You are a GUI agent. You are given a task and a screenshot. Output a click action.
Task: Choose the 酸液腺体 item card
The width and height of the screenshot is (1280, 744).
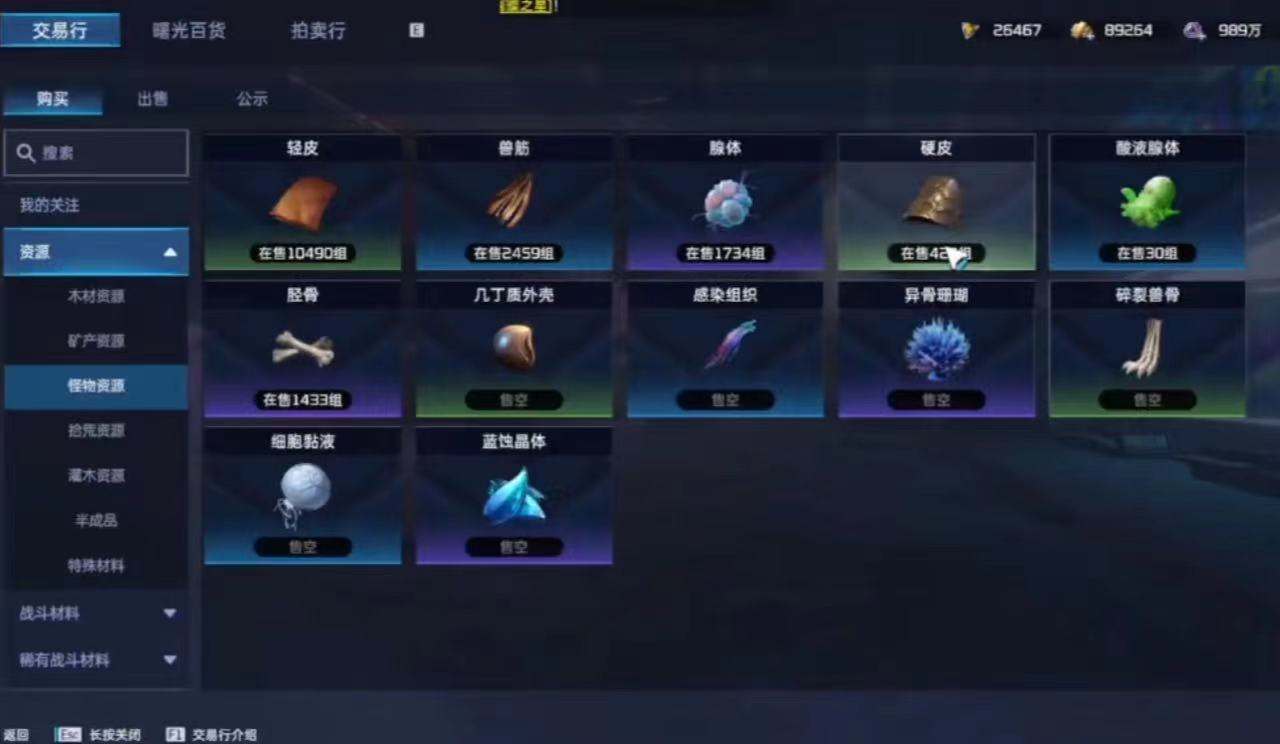click(x=1147, y=203)
